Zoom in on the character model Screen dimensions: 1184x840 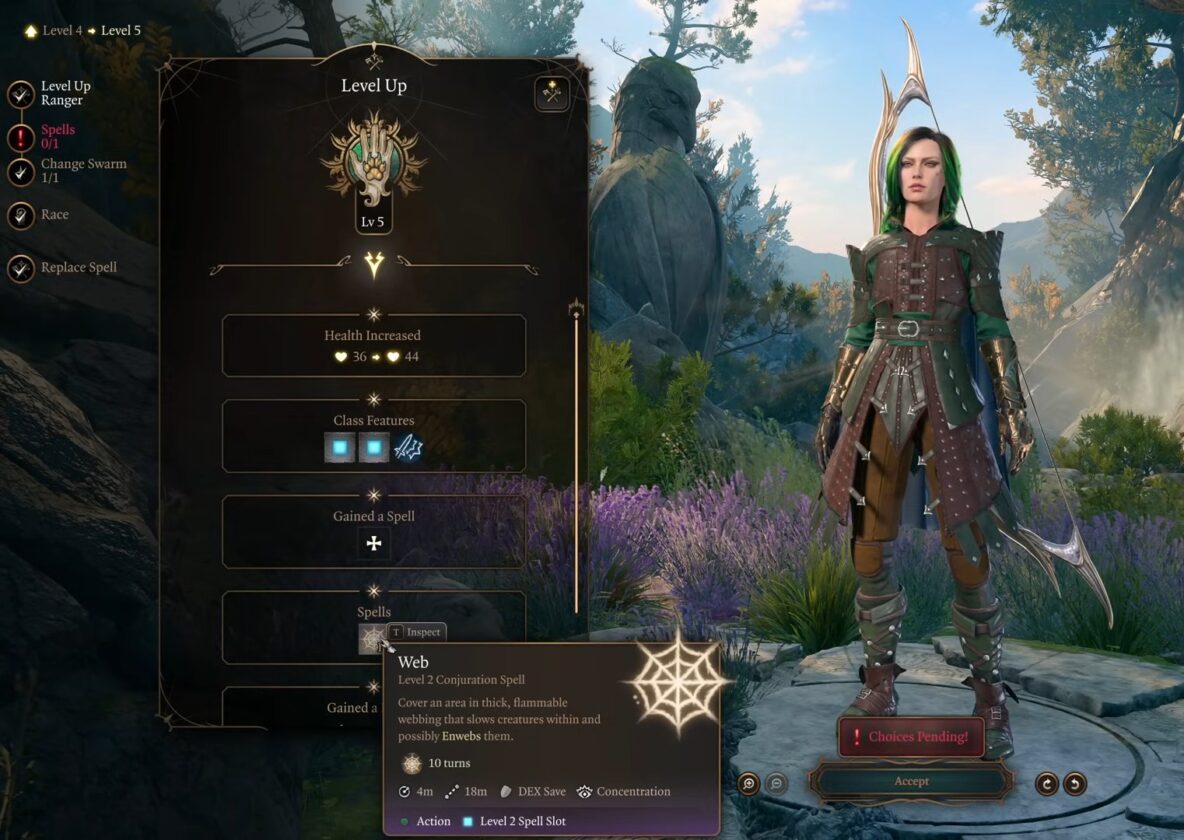[748, 783]
